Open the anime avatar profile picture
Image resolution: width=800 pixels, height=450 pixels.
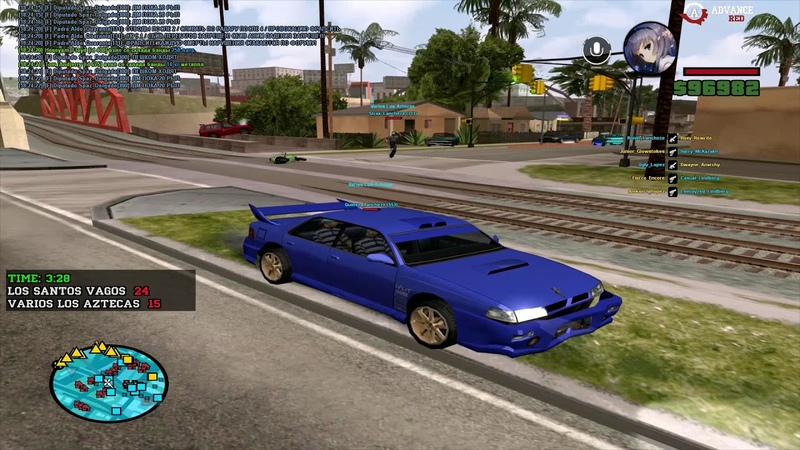click(x=649, y=47)
